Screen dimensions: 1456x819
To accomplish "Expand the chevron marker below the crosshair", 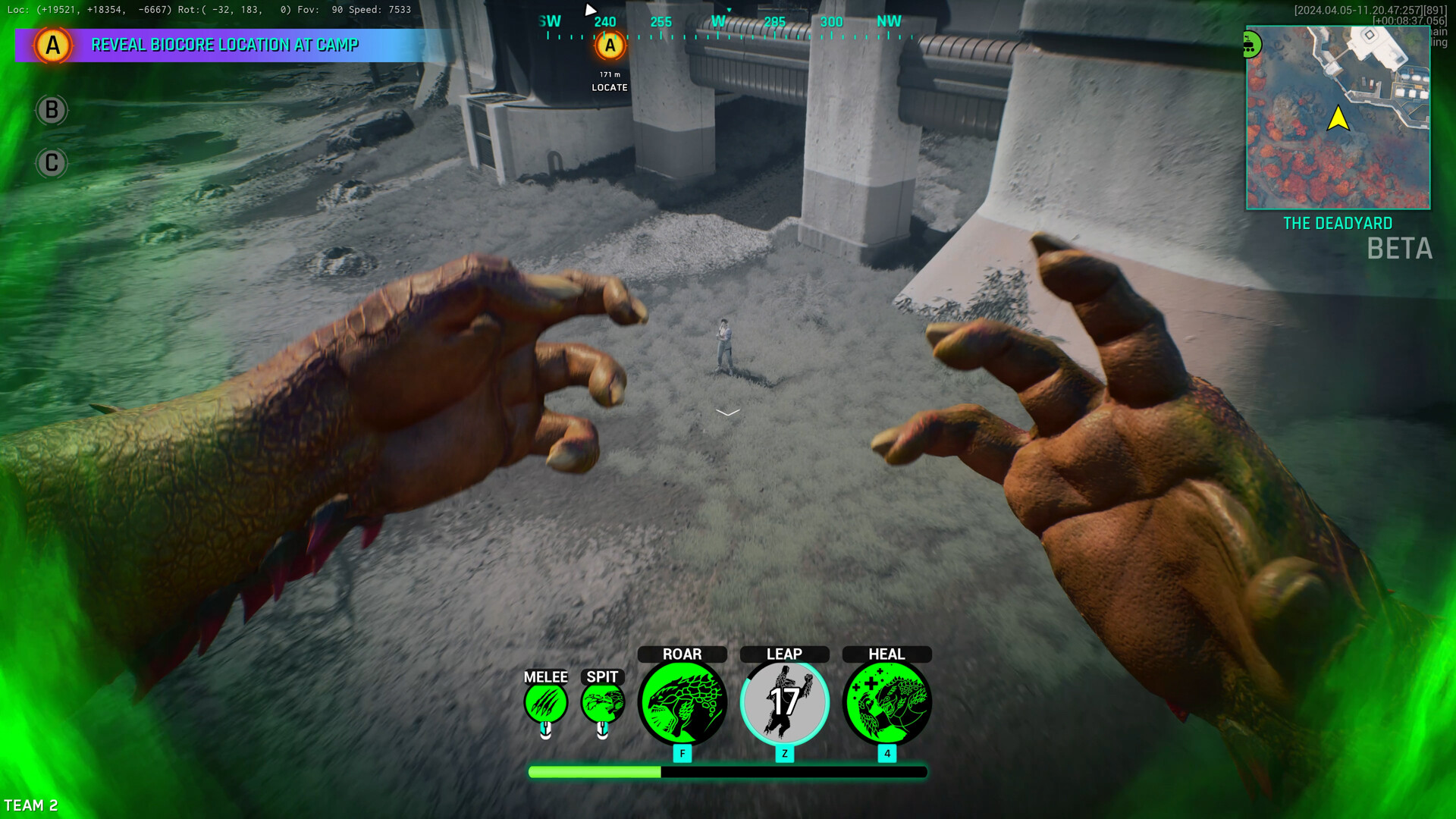I will click(727, 412).
